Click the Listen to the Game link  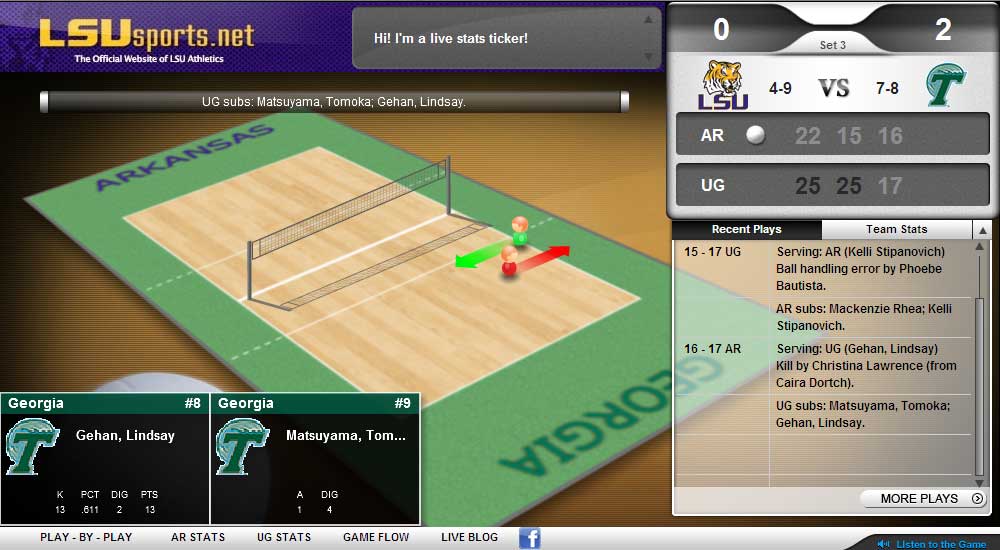click(x=940, y=544)
